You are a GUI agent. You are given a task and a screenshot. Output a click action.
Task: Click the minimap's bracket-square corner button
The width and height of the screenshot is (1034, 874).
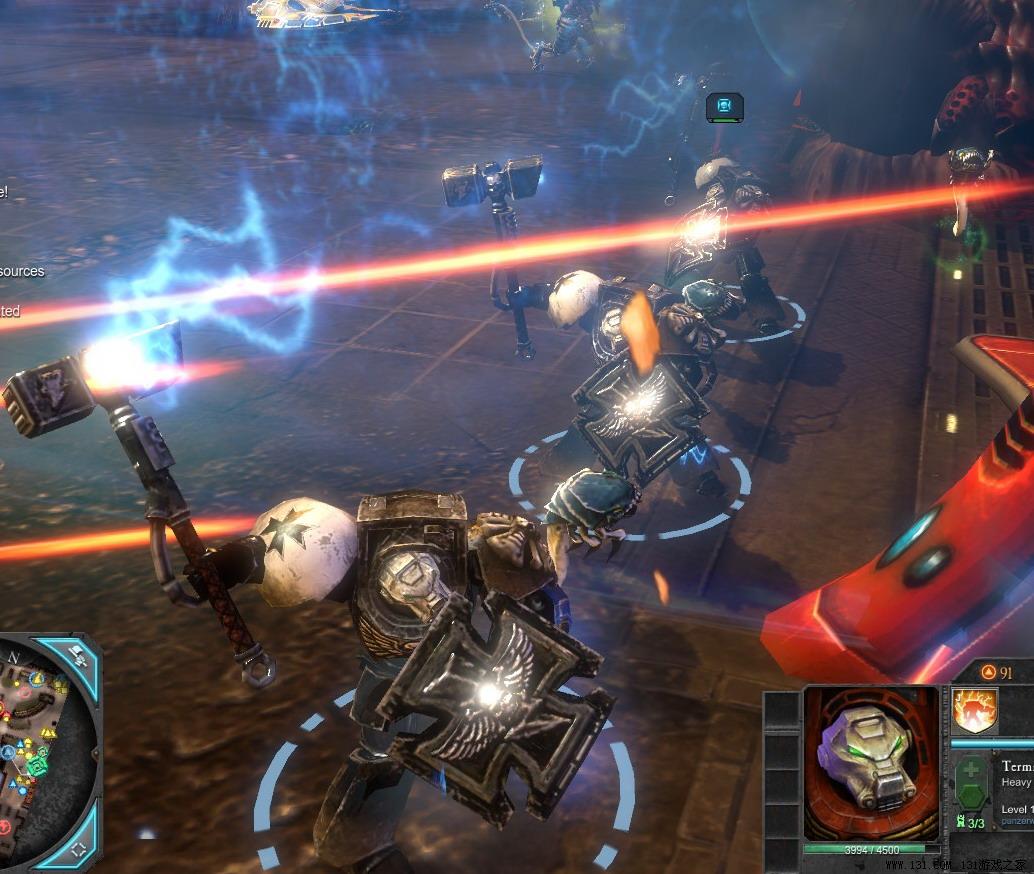point(78,850)
